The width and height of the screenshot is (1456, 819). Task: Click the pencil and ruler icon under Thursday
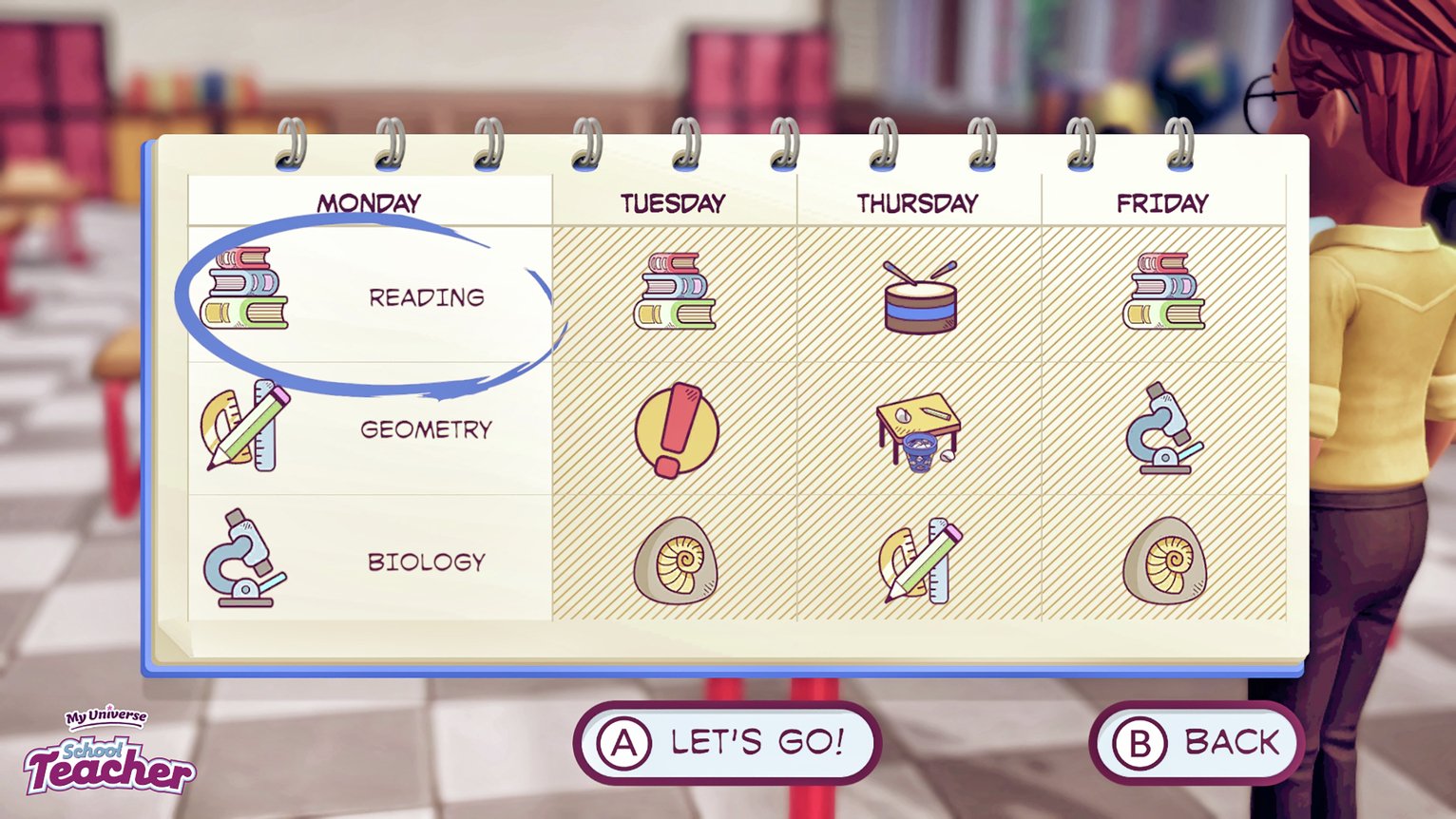coord(920,561)
